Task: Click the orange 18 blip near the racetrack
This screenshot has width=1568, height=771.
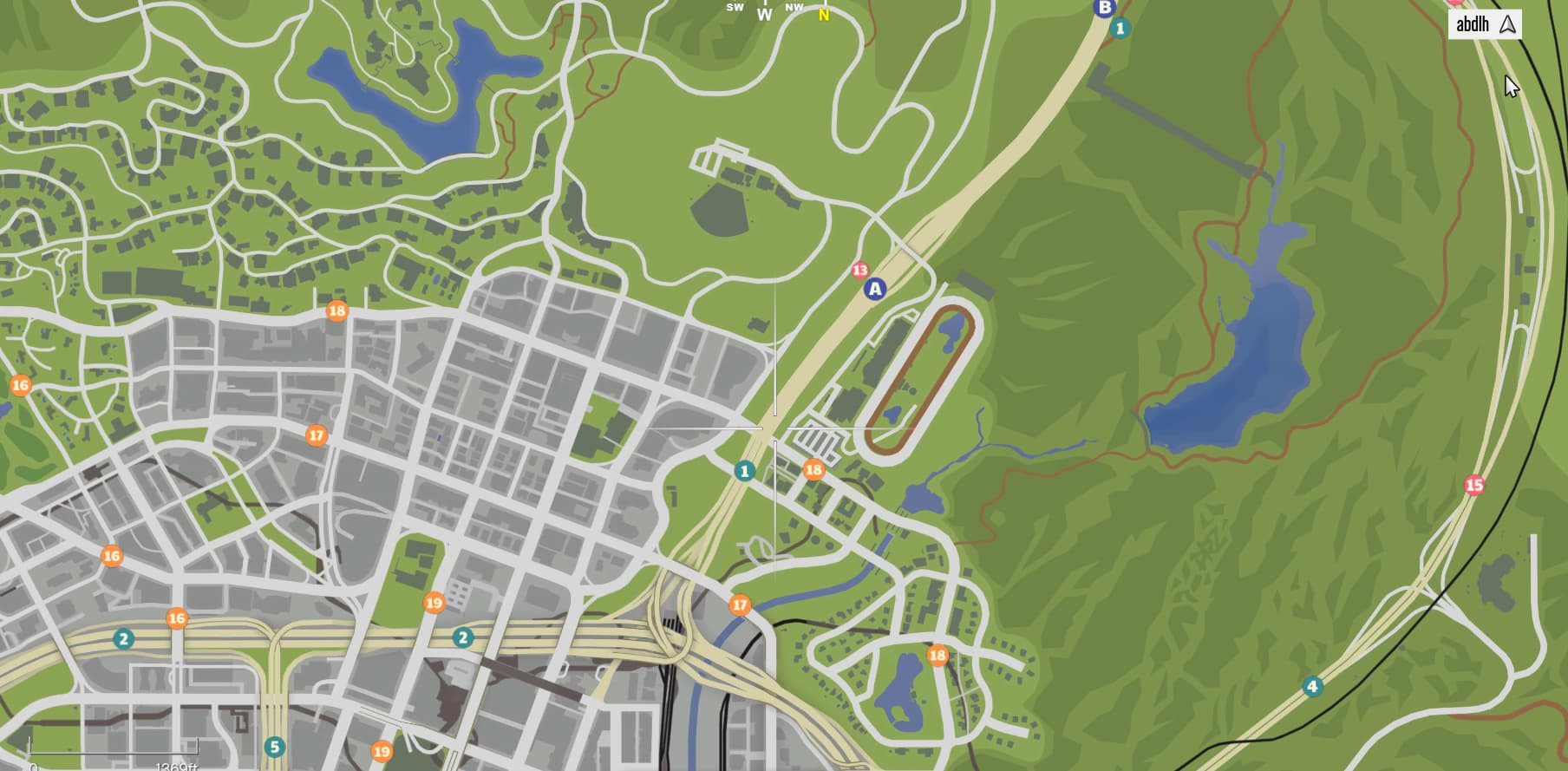Action: 813,469
